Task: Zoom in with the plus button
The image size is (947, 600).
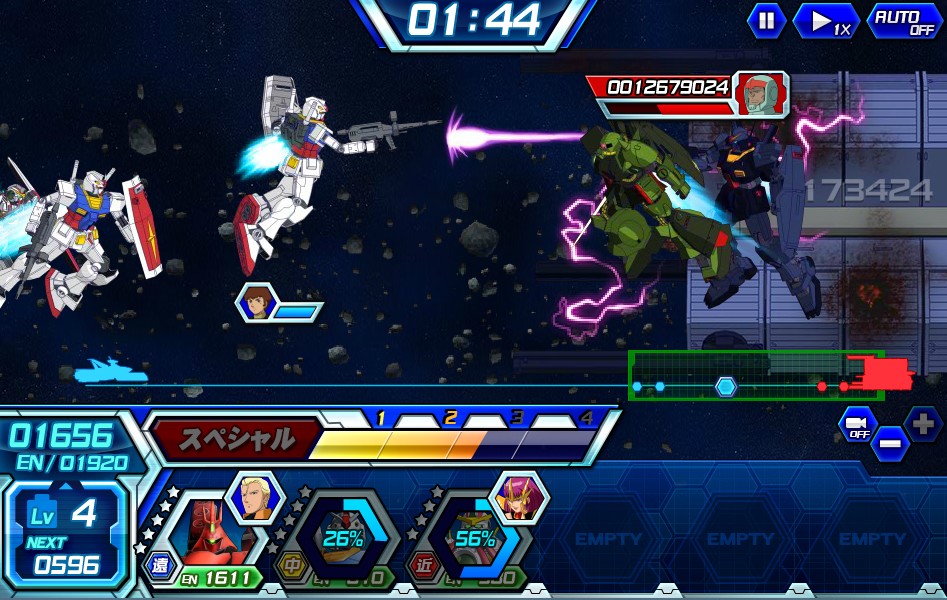Action: click(x=922, y=423)
